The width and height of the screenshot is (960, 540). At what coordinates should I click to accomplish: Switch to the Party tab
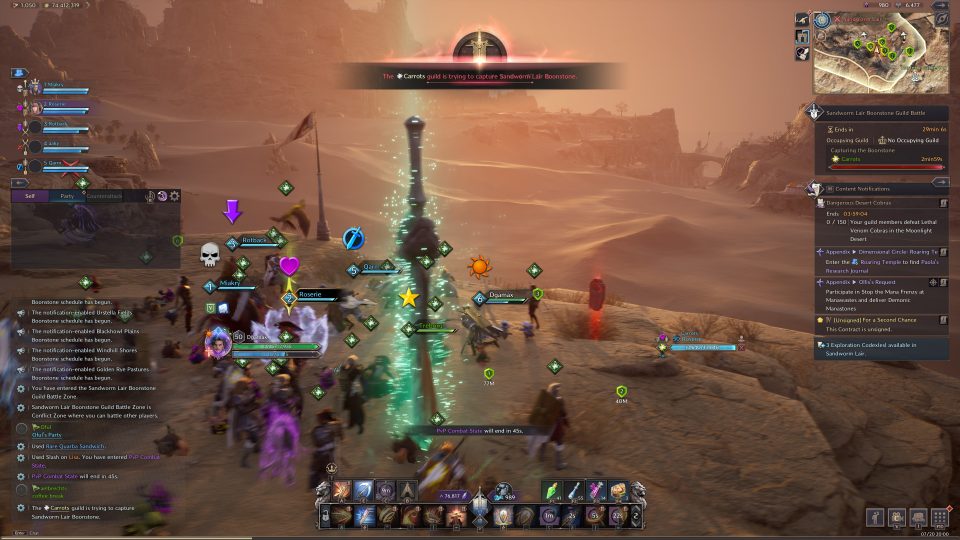tap(67, 196)
